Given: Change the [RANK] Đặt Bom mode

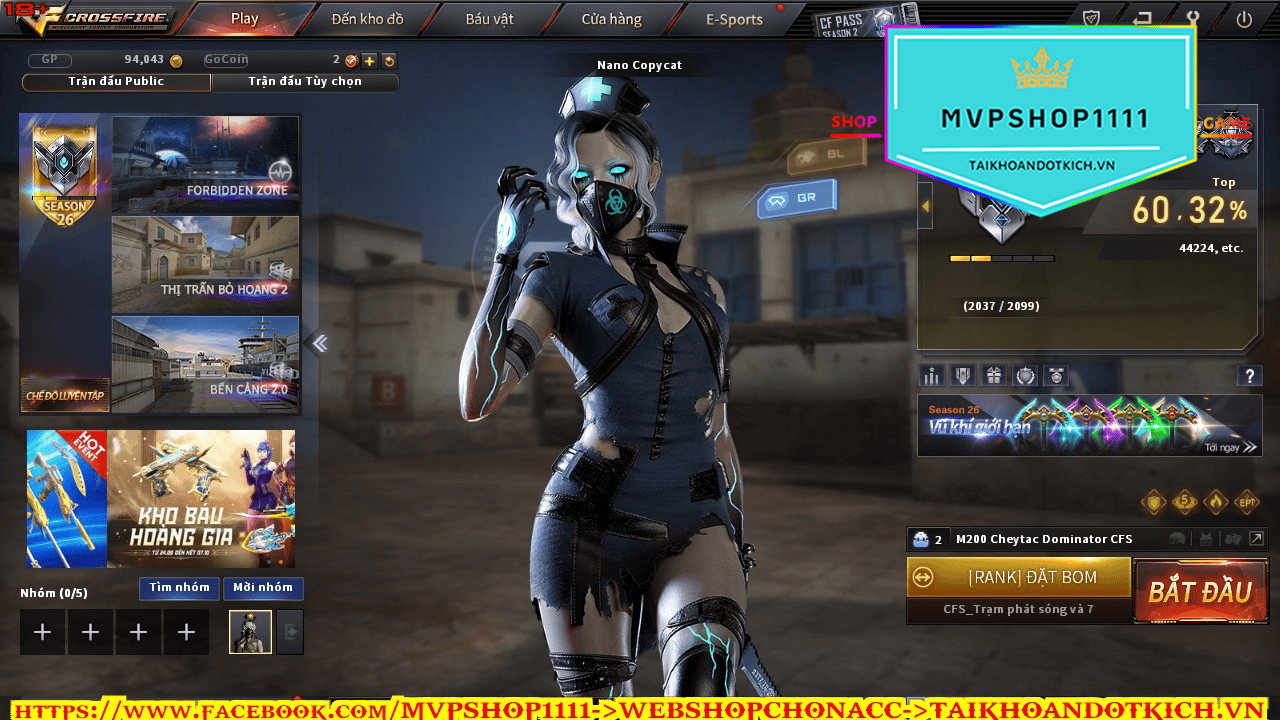Looking at the screenshot, I should 1018,577.
